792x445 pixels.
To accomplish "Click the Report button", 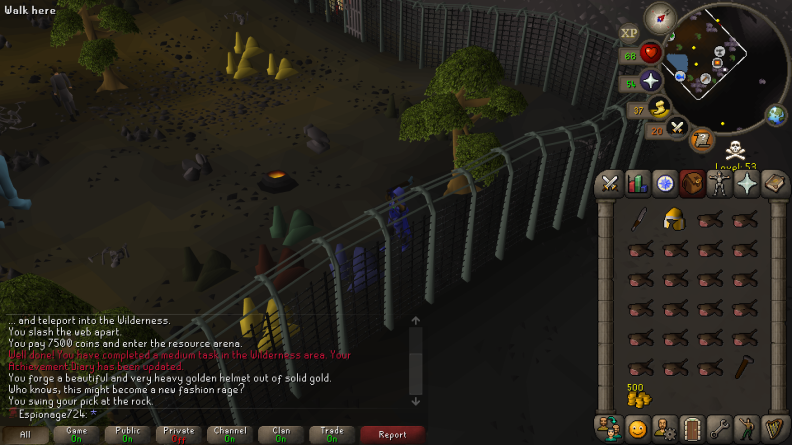I will (392, 435).
